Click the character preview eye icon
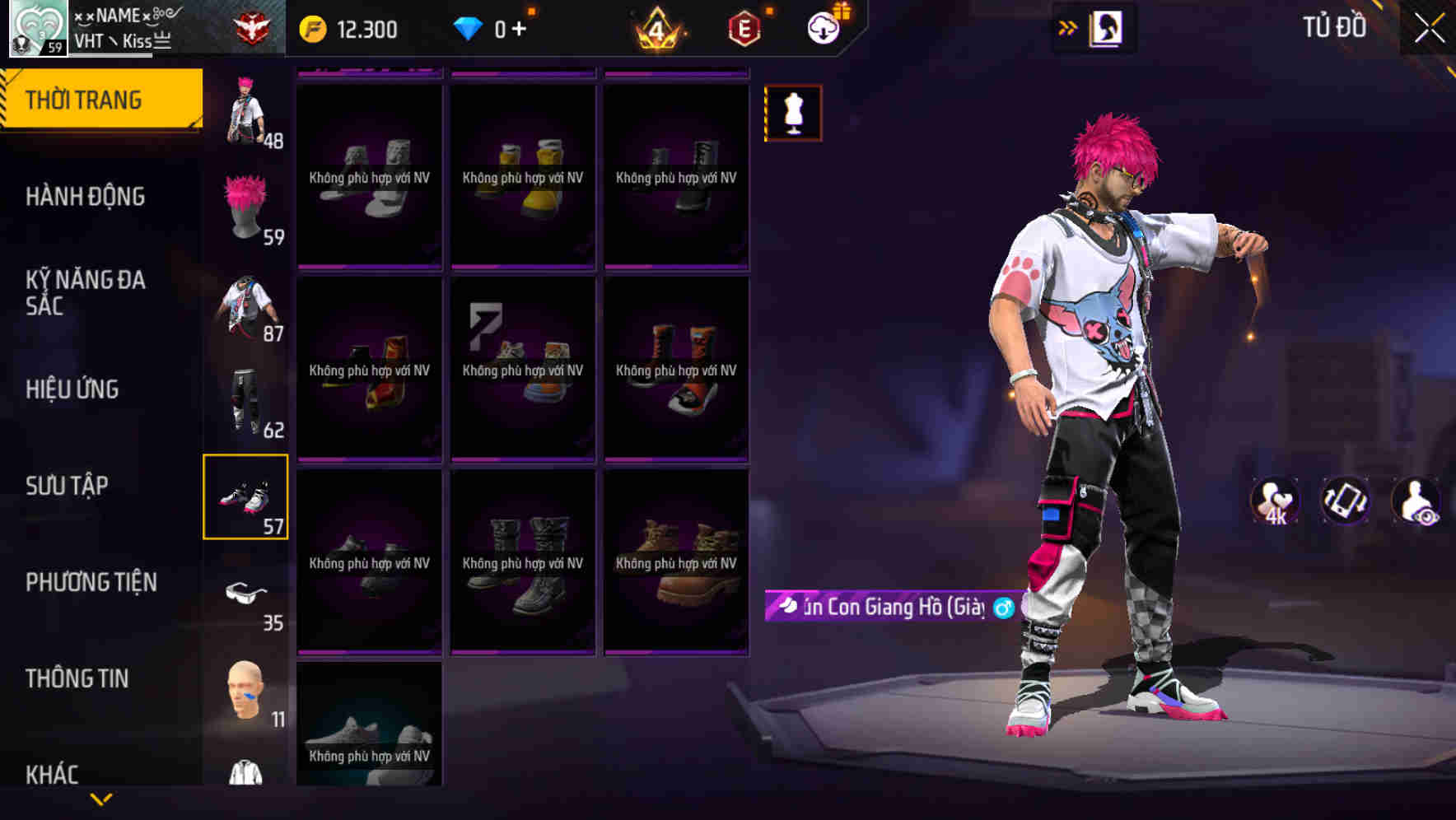This screenshot has width=1456, height=820. tap(1414, 501)
